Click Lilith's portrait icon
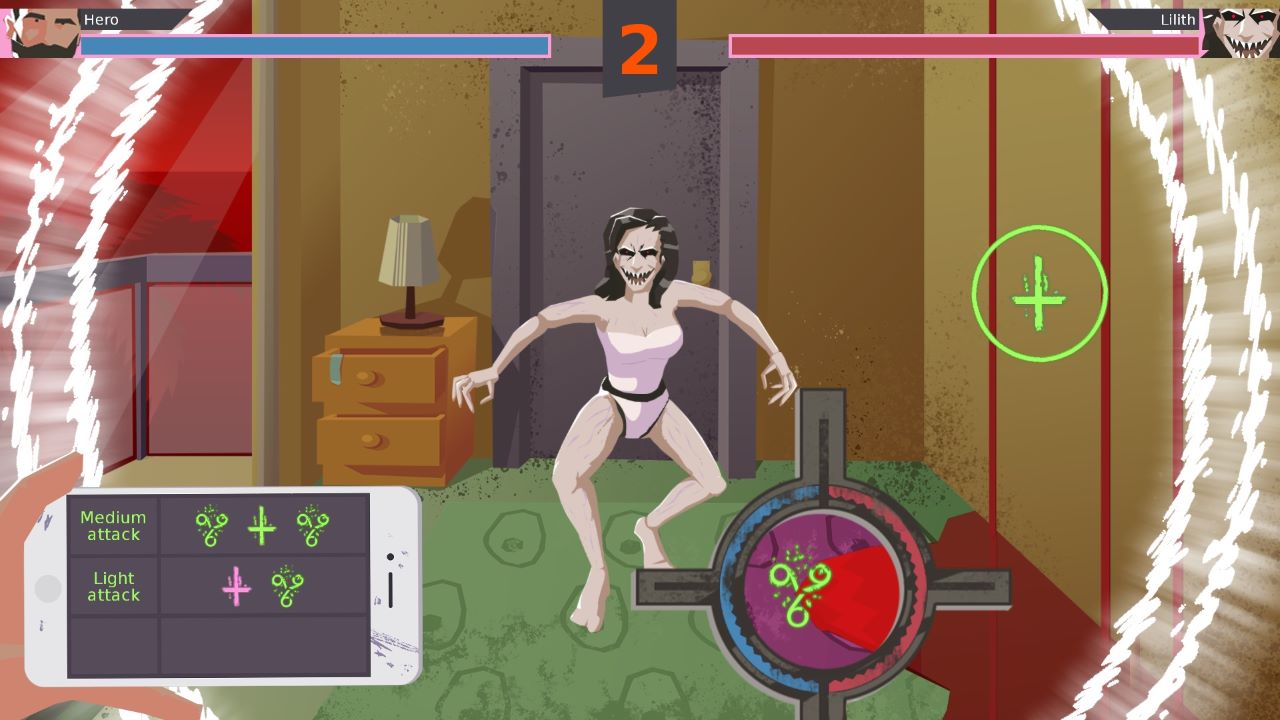 (1245, 32)
